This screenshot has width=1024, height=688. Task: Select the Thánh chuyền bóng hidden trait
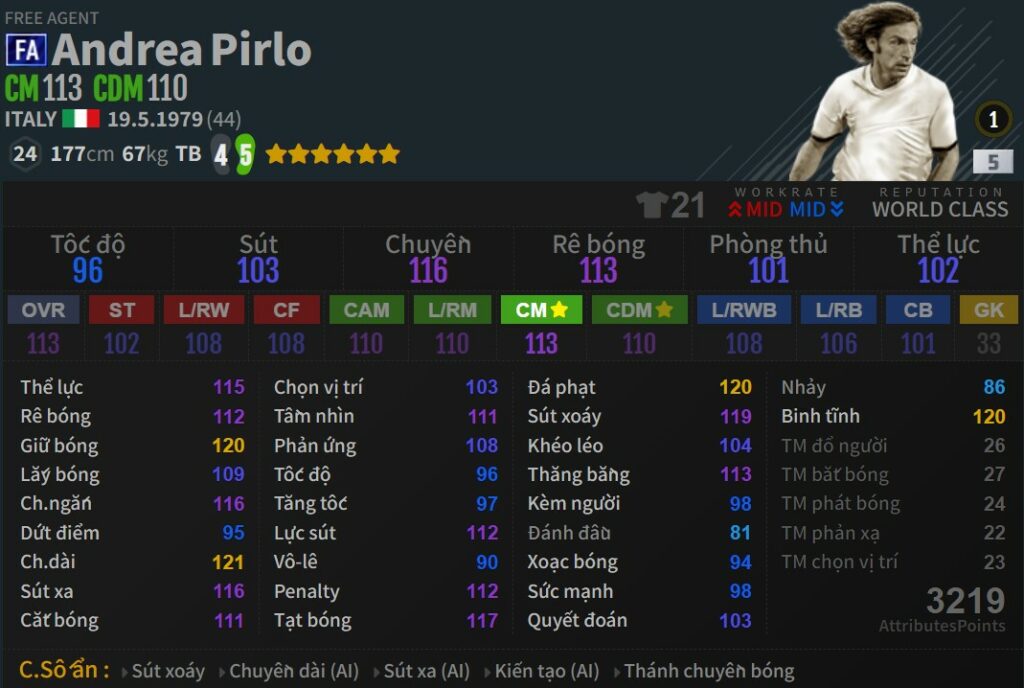tap(708, 671)
